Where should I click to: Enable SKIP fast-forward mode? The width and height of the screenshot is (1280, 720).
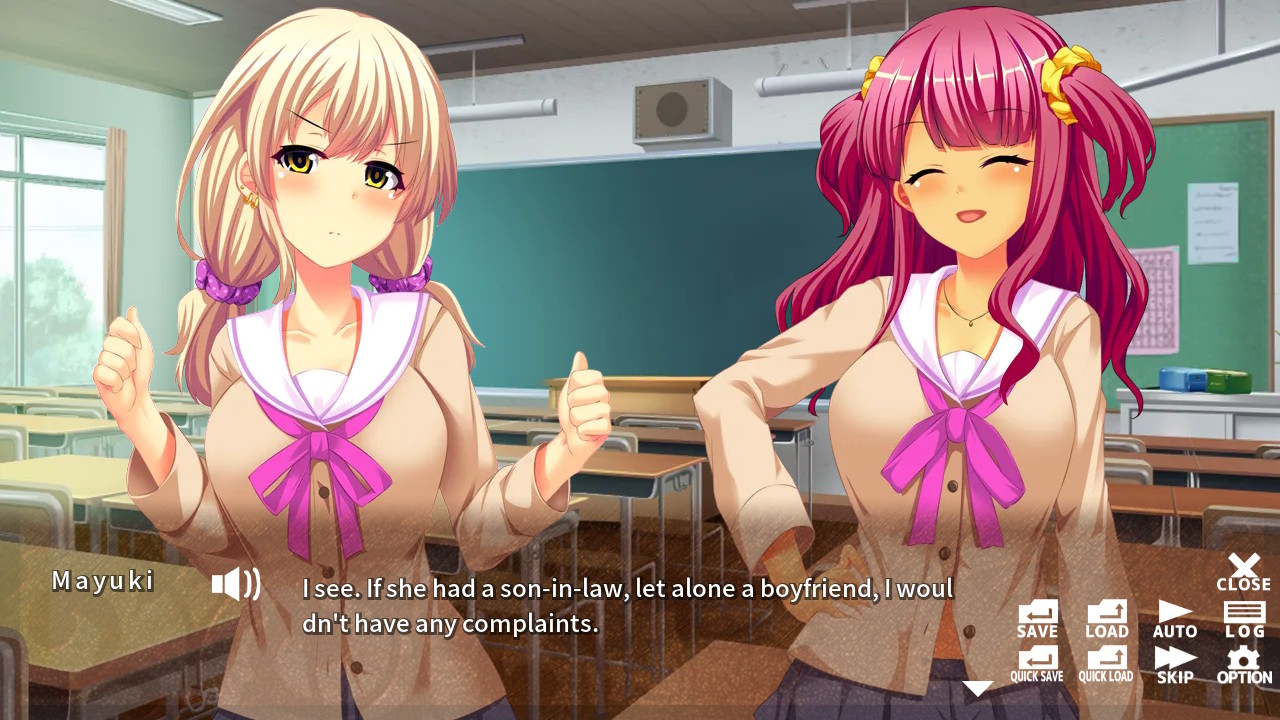(1174, 660)
